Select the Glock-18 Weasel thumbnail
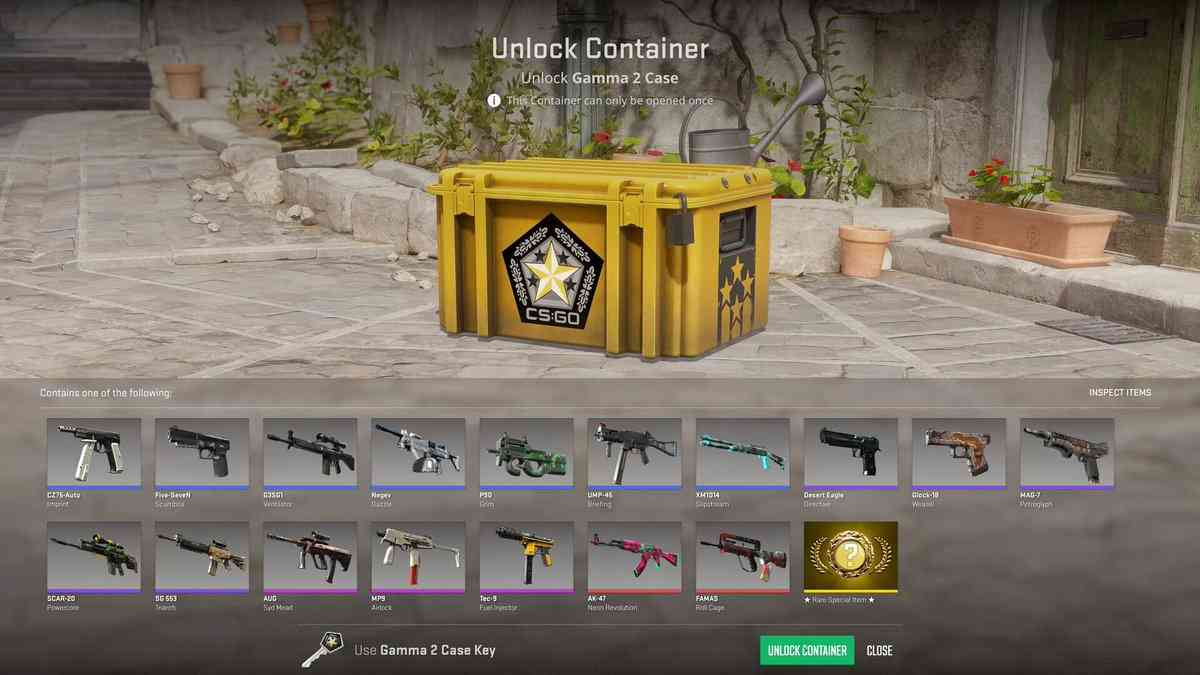Screen dimensions: 1200x675 click(x=958, y=453)
